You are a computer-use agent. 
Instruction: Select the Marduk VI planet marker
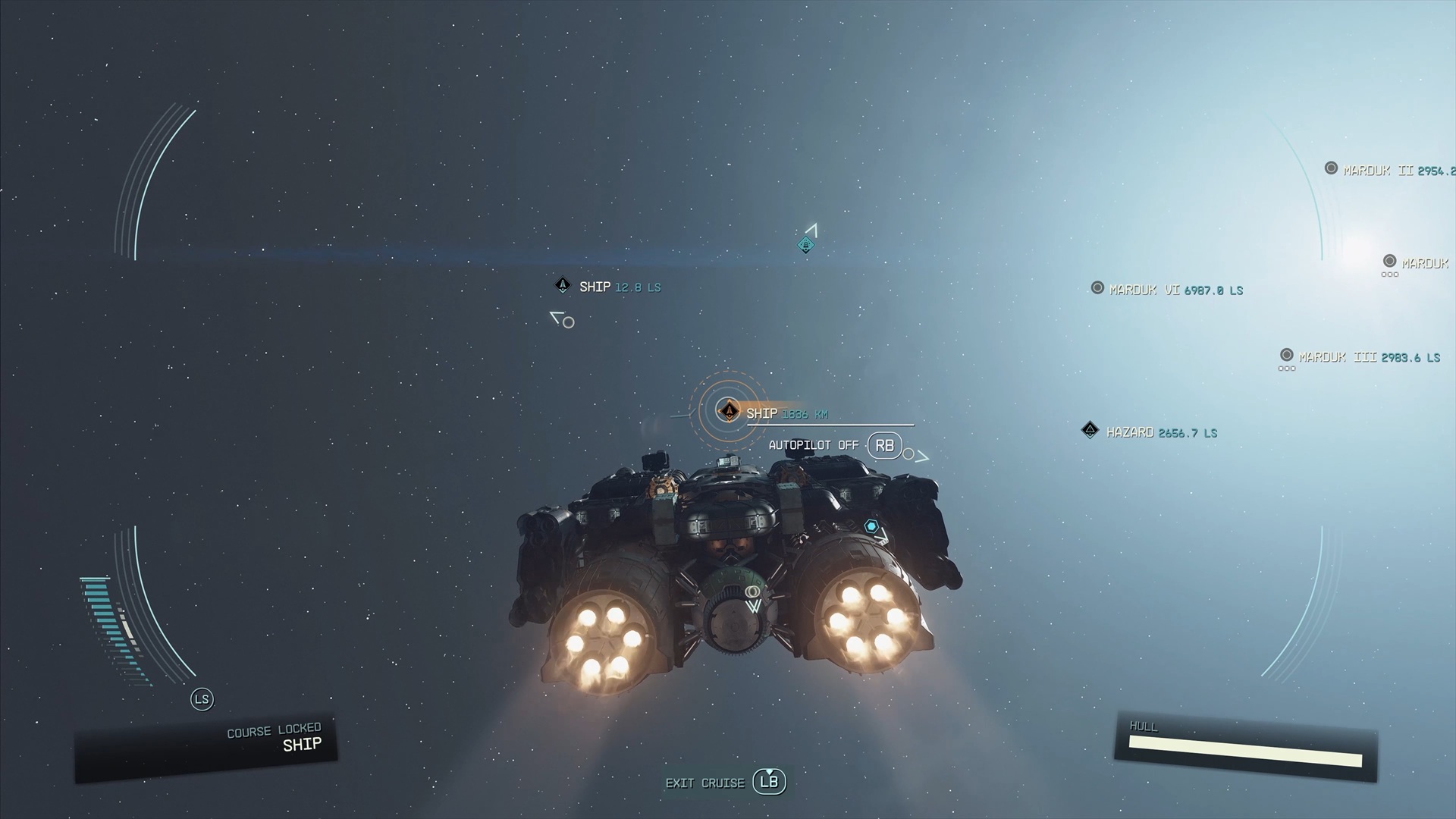click(x=1097, y=288)
